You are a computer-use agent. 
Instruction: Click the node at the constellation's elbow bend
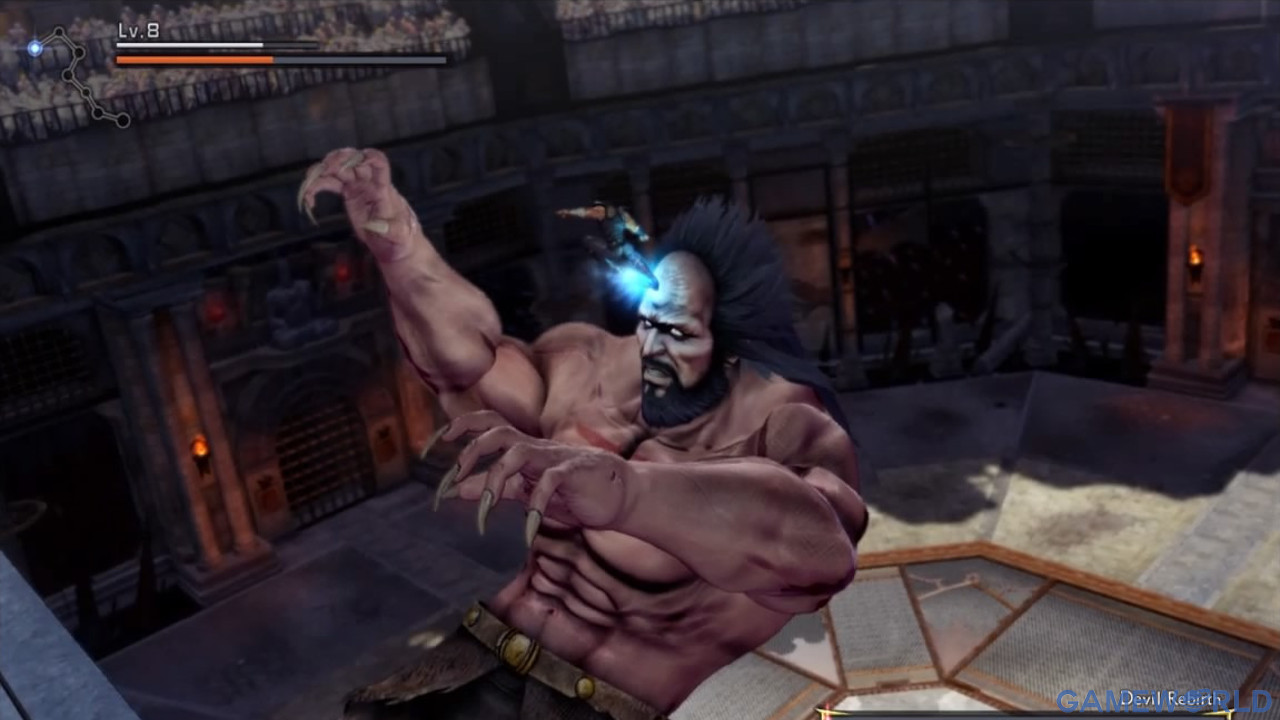pyautogui.click(x=79, y=52)
